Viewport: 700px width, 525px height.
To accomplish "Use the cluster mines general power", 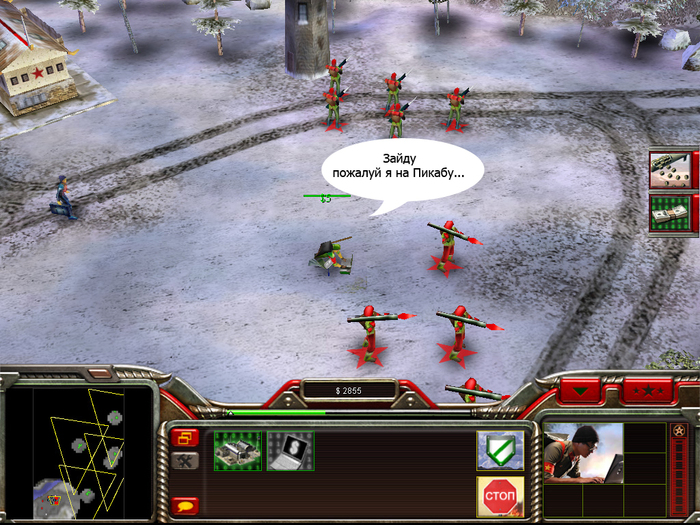I will (x=671, y=169).
